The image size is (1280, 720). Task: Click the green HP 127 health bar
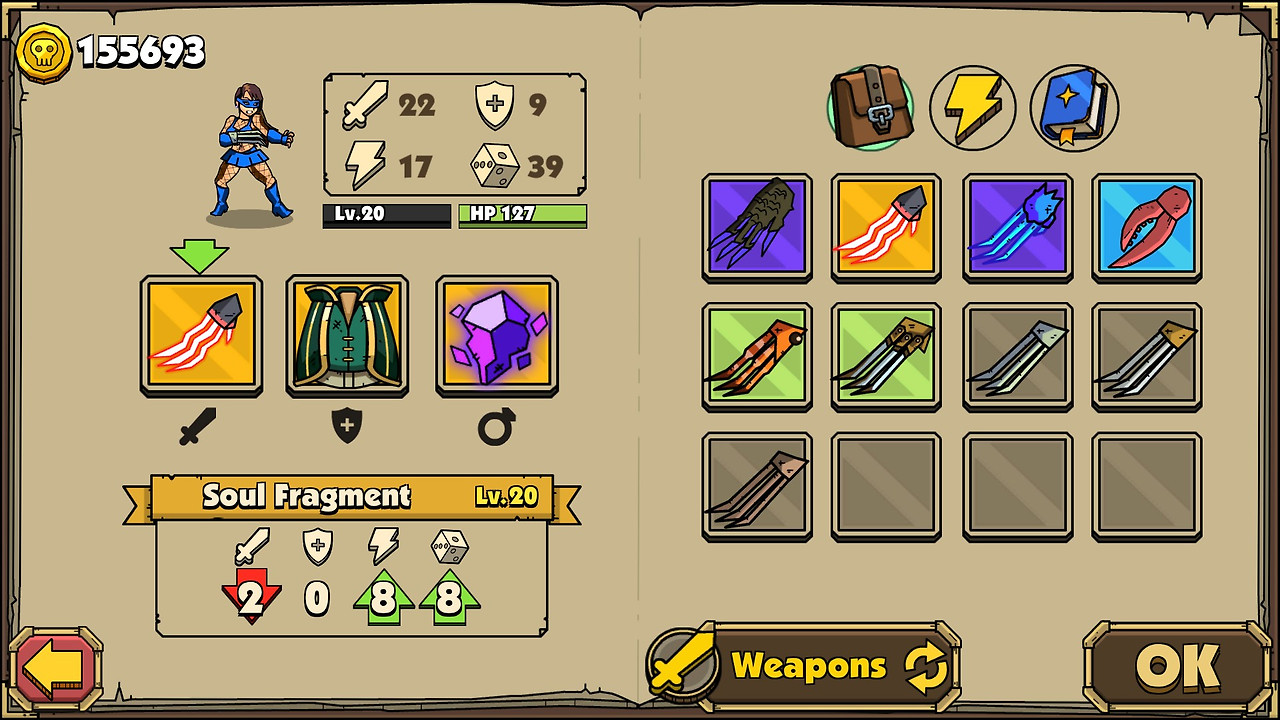click(521, 216)
